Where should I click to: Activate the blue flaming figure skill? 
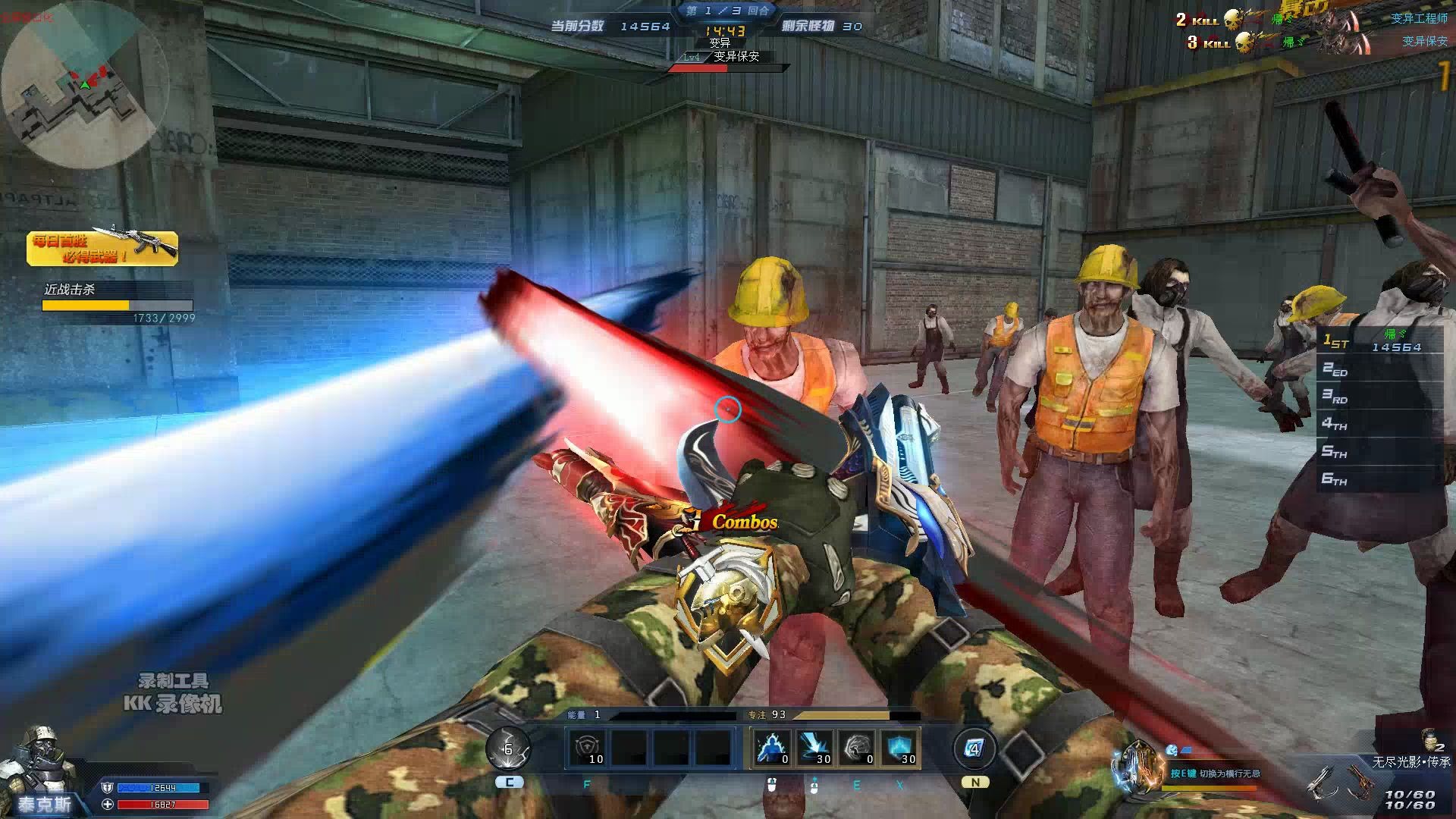(771, 748)
